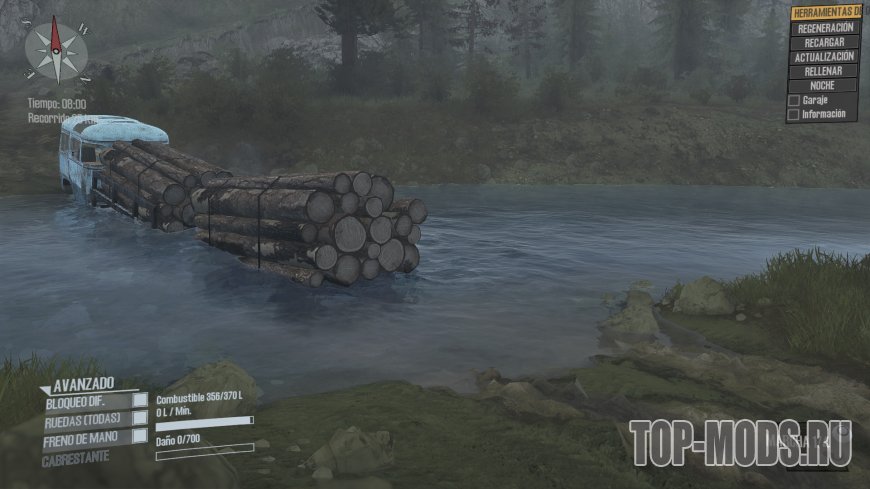Tick the Garaje checkbox
The width and height of the screenshot is (870, 489).
coord(793,101)
